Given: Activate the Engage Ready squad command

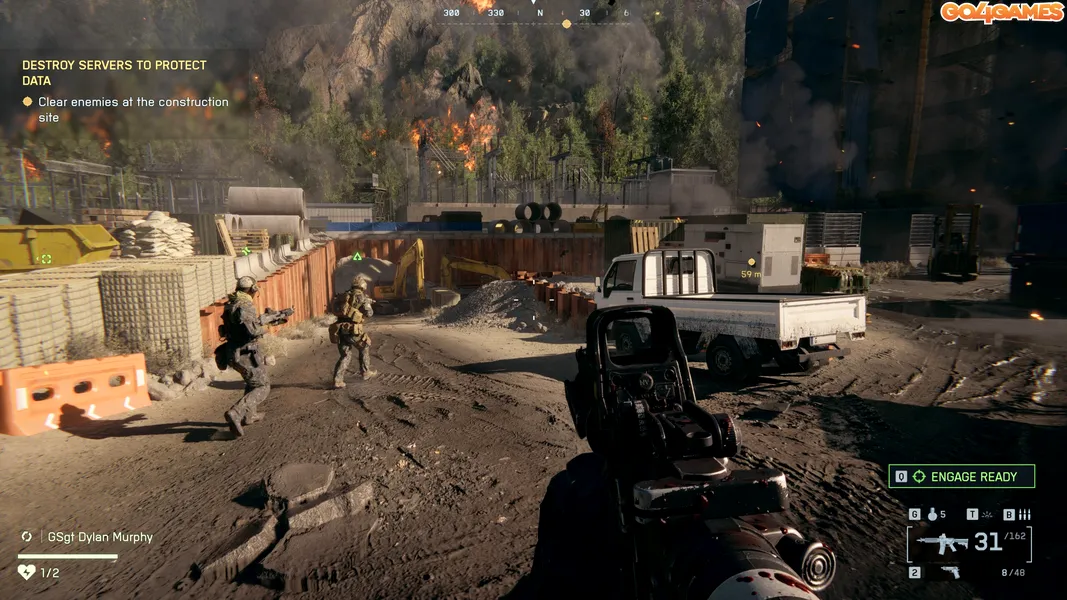Looking at the screenshot, I should point(961,477).
